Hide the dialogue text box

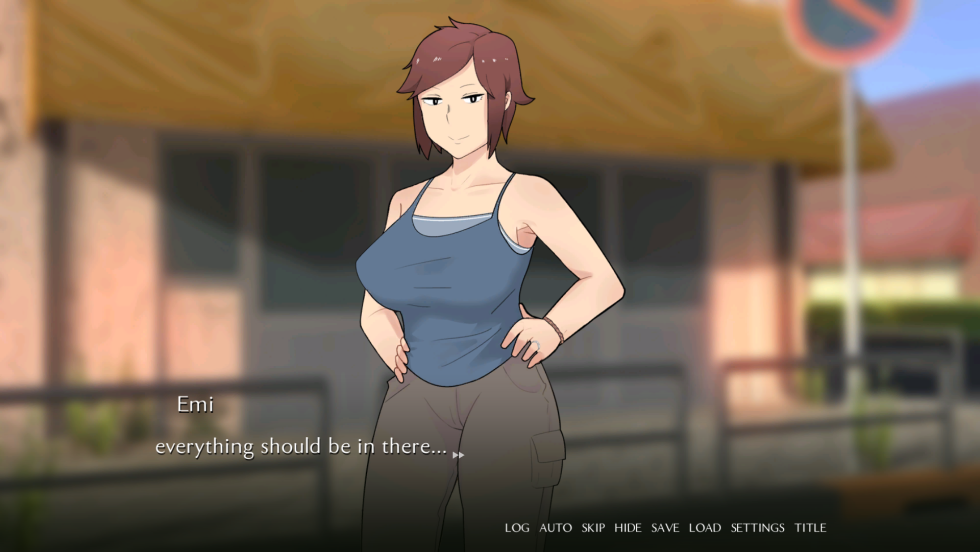coord(628,528)
